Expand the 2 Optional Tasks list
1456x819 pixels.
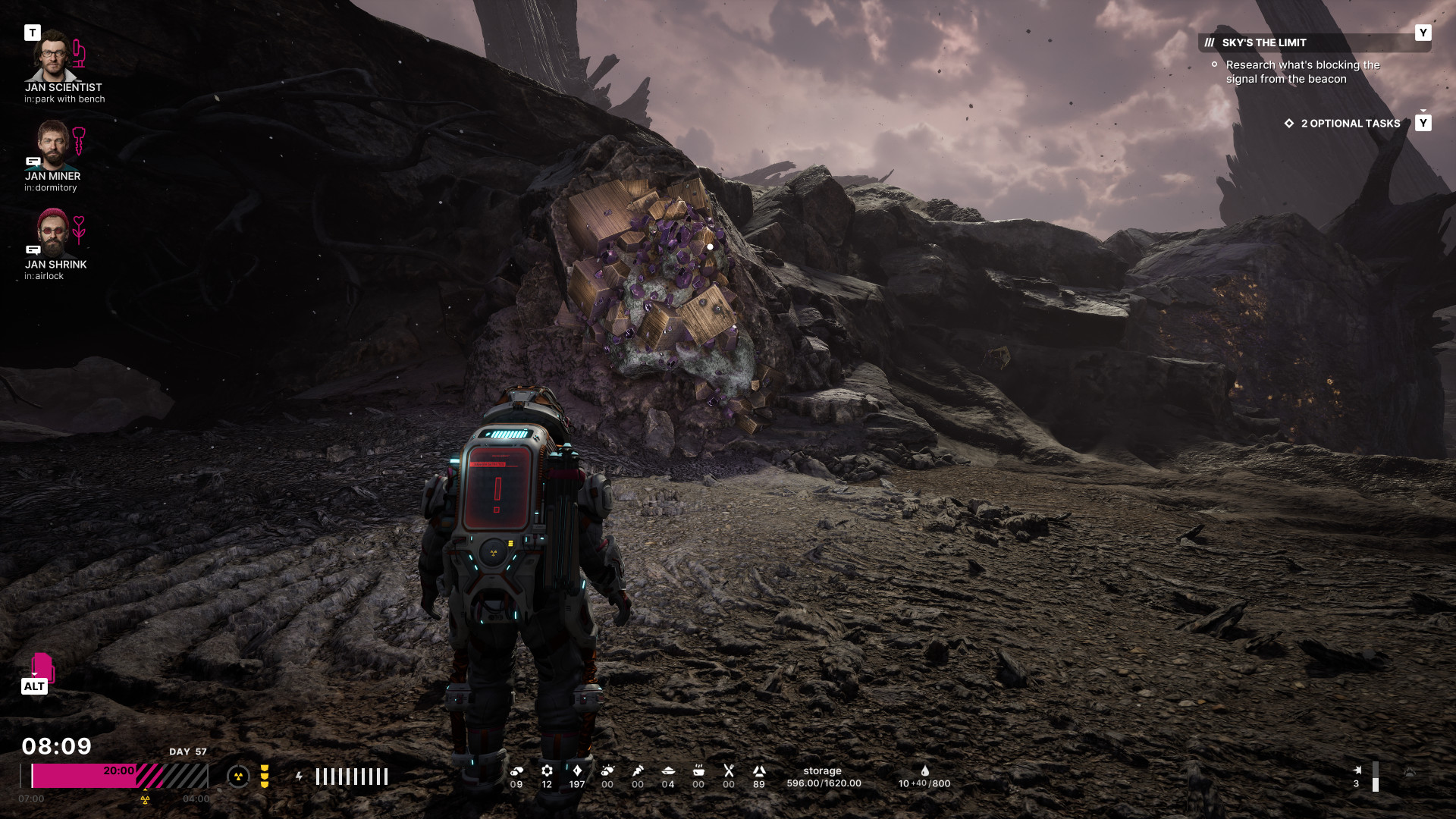(1350, 124)
